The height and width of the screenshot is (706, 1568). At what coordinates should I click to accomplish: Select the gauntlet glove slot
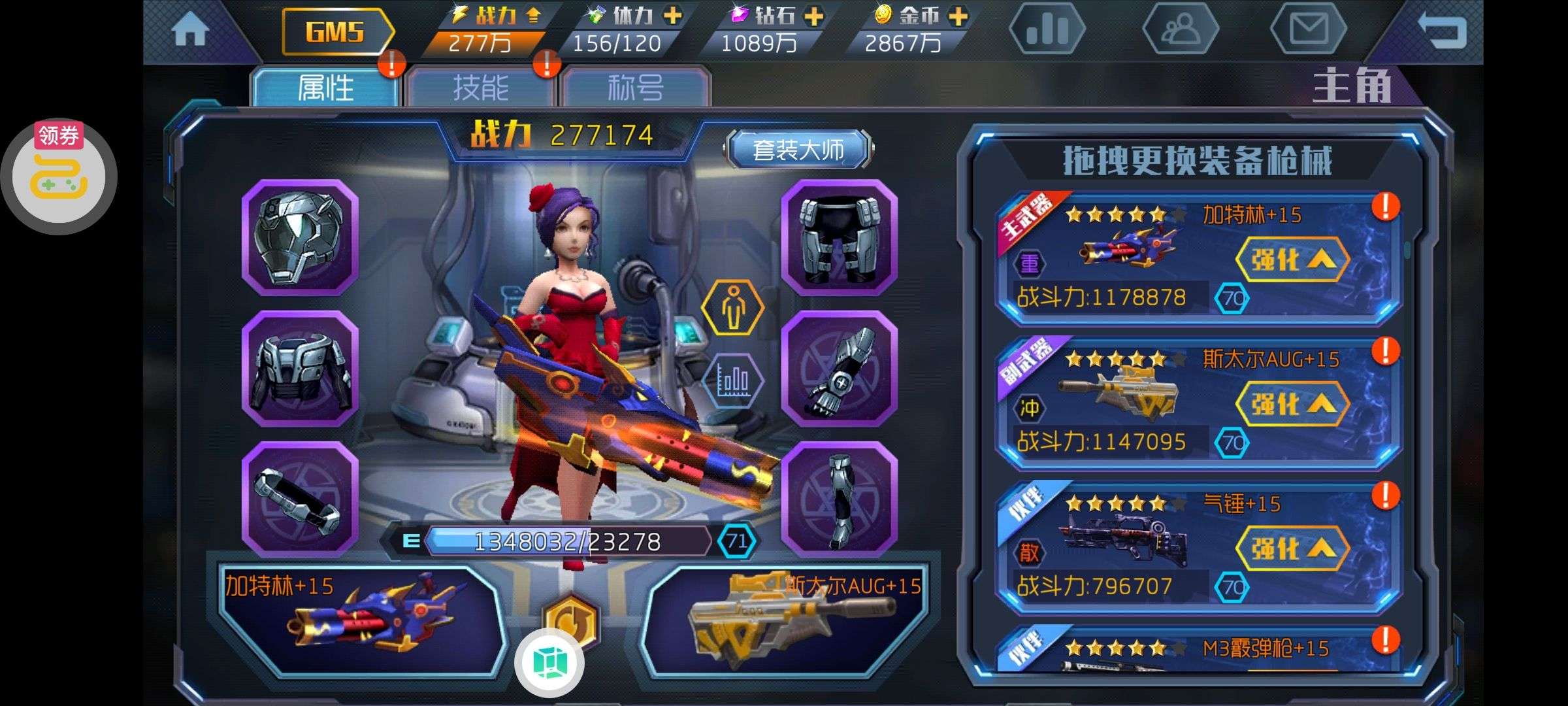pyautogui.click(x=840, y=369)
